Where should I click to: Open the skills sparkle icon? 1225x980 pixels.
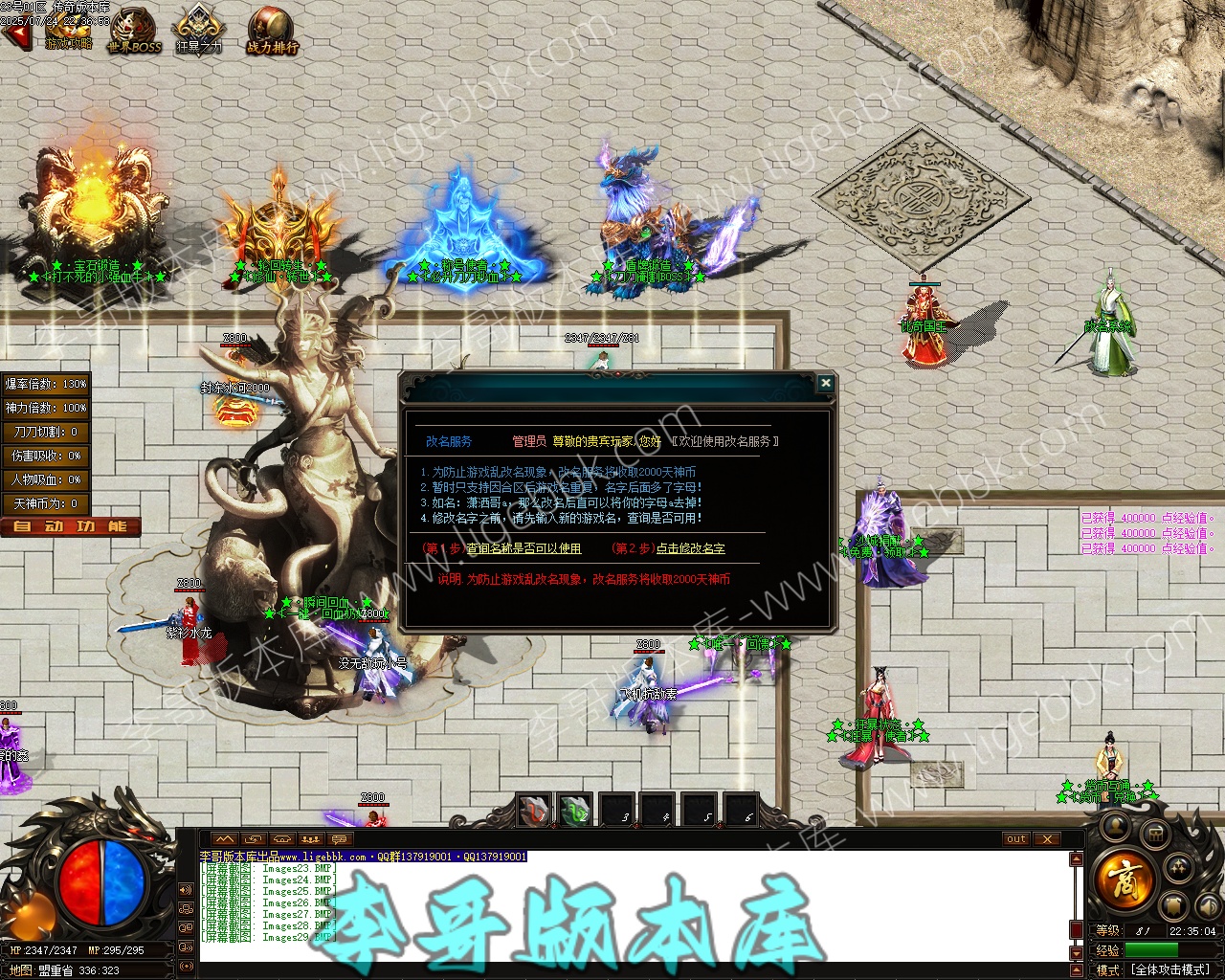[1178, 869]
